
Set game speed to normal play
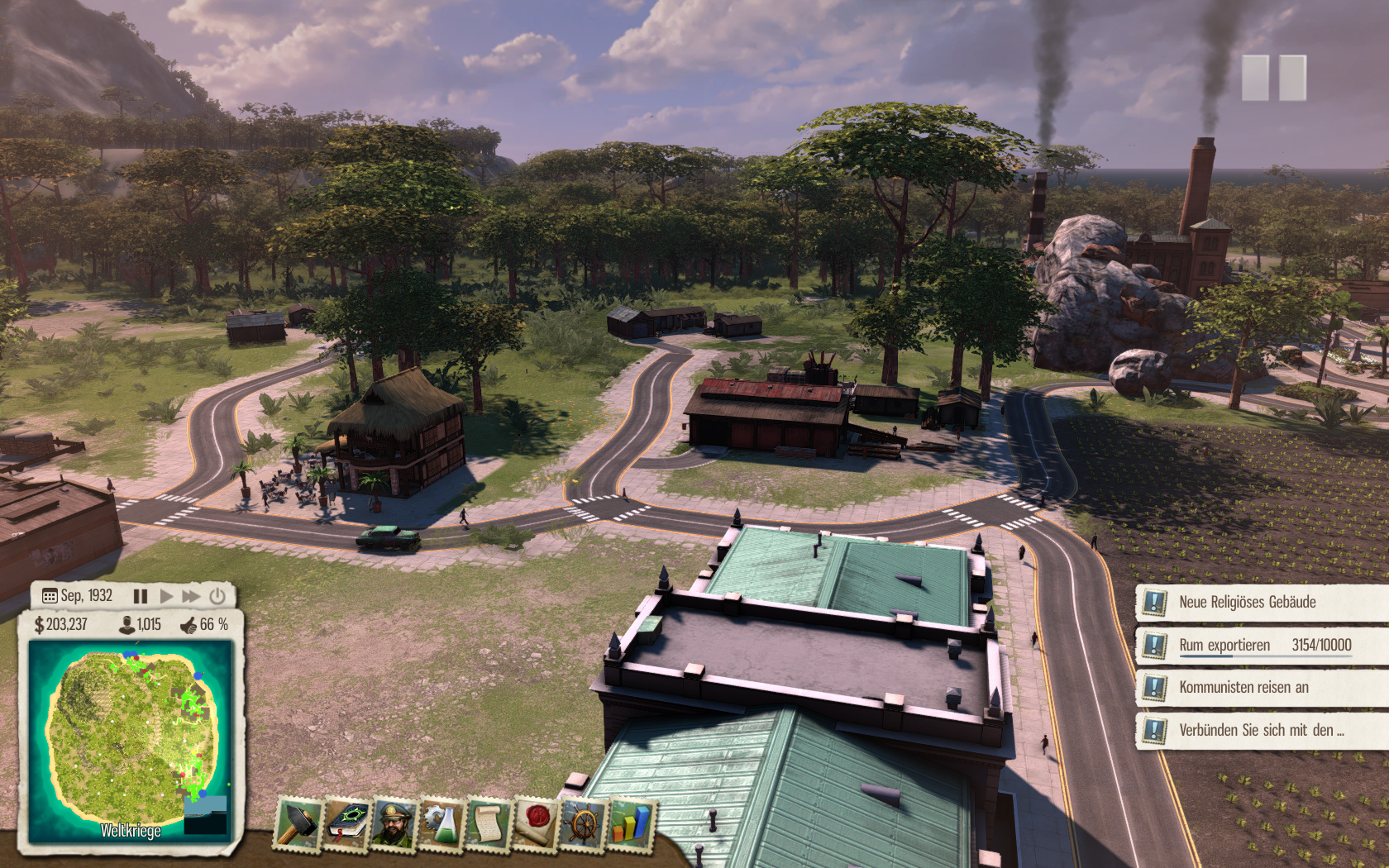click(166, 596)
